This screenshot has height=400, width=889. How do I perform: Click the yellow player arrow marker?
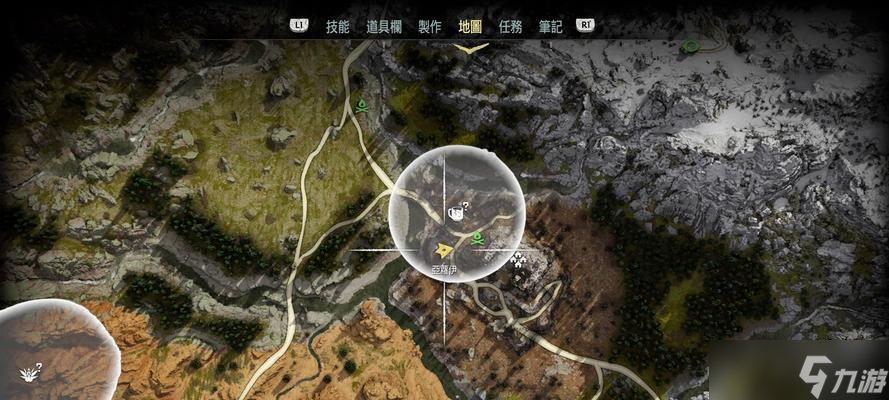(443, 248)
